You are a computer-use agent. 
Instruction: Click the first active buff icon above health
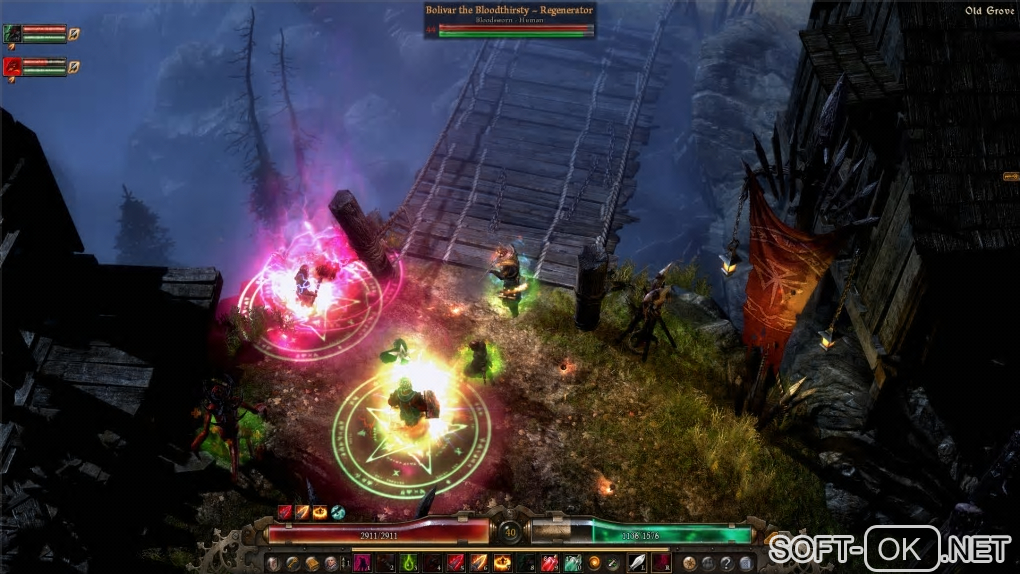point(285,512)
